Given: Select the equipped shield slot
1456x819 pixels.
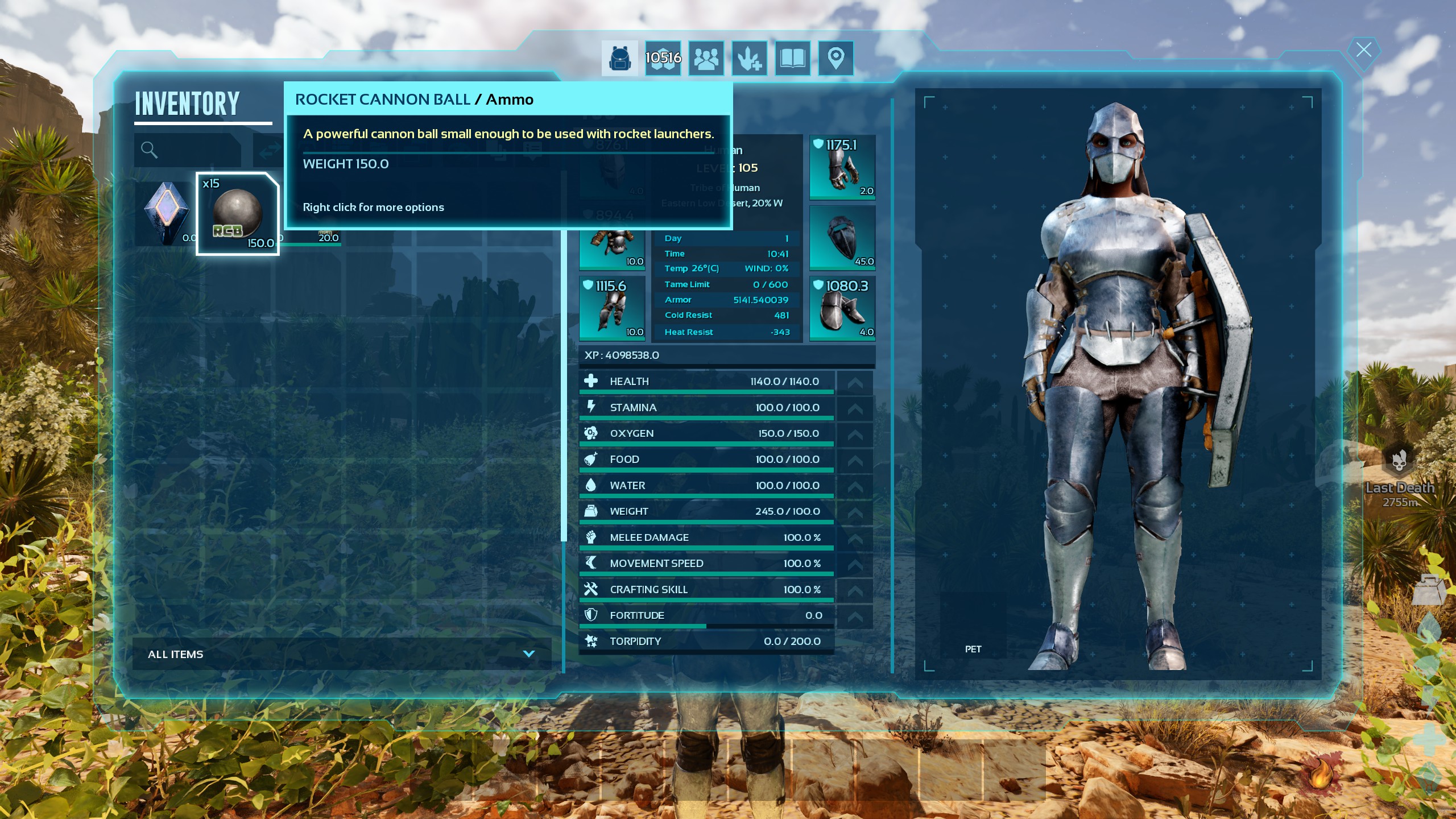Looking at the screenshot, I should (842, 238).
